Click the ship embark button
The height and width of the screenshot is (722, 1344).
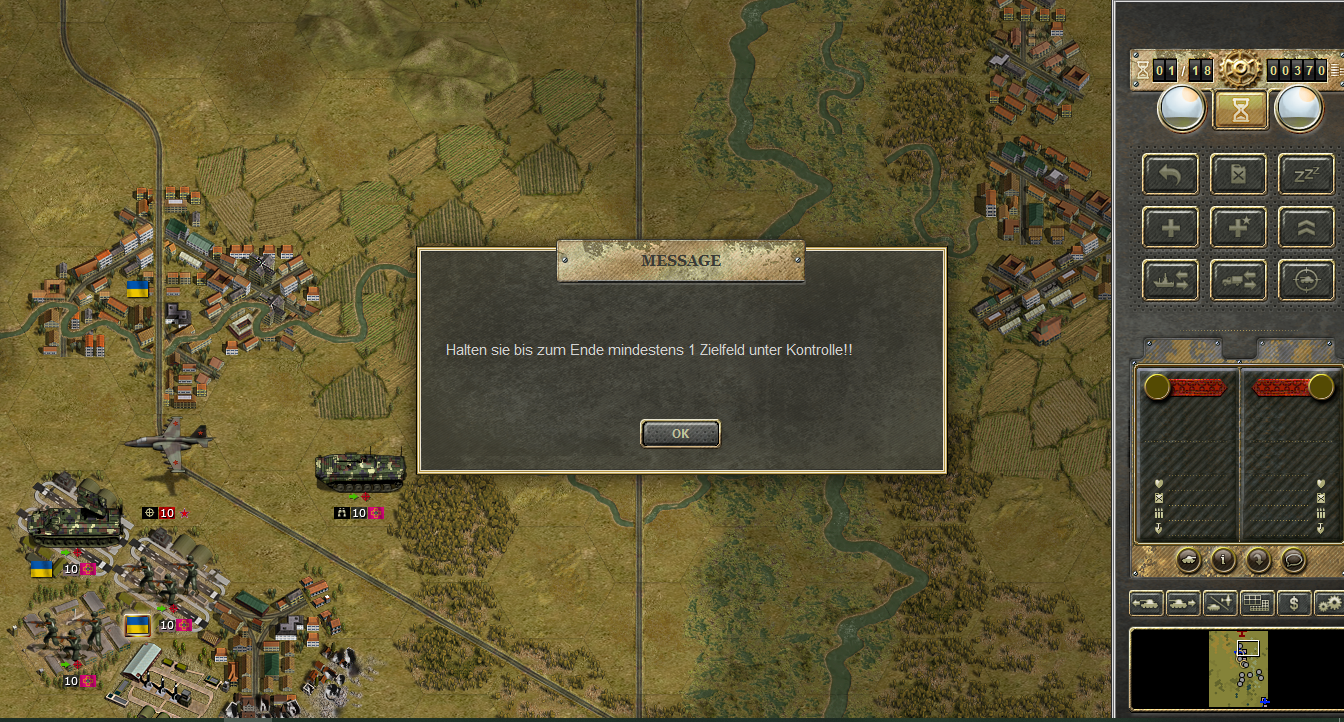[x=1170, y=281]
